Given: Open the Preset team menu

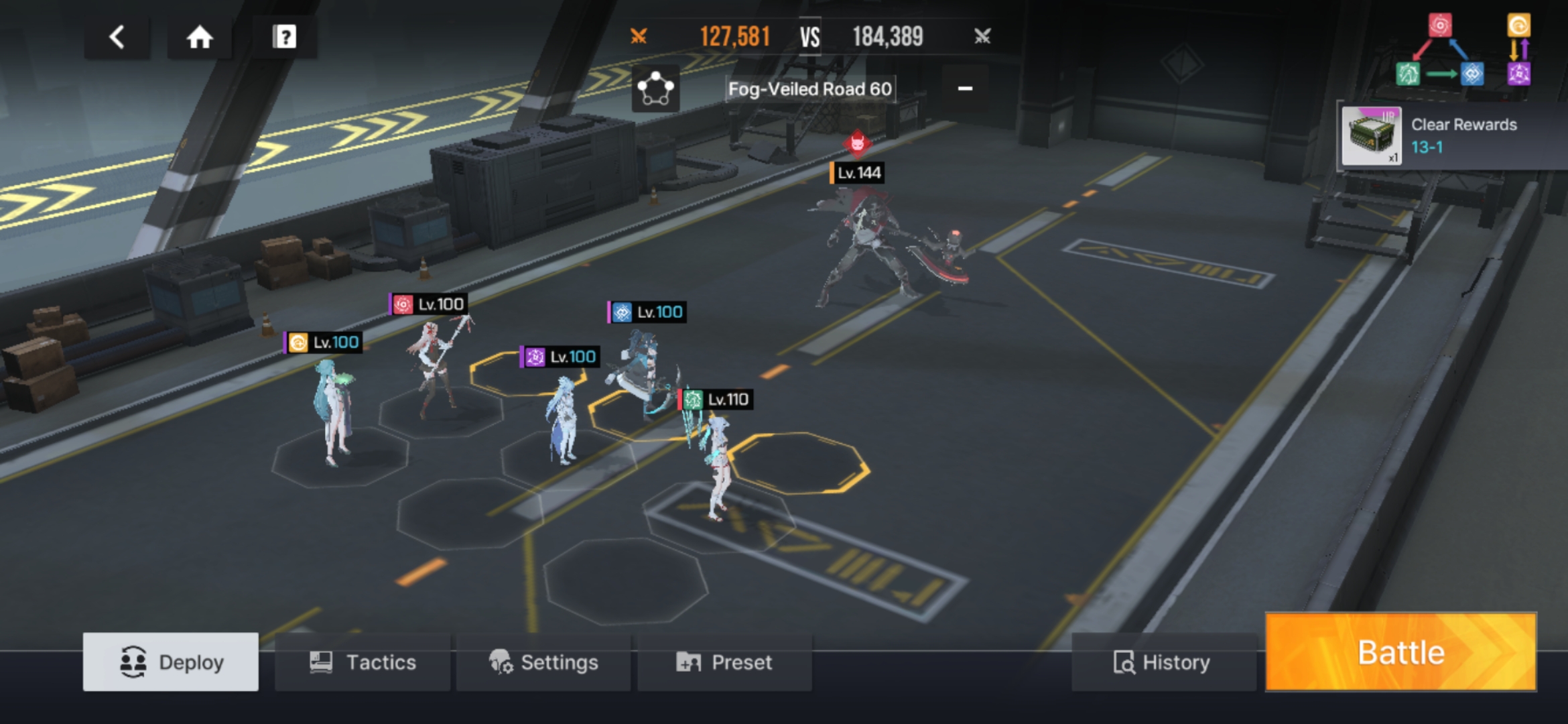Looking at the screenshot, I should point(724,662).
